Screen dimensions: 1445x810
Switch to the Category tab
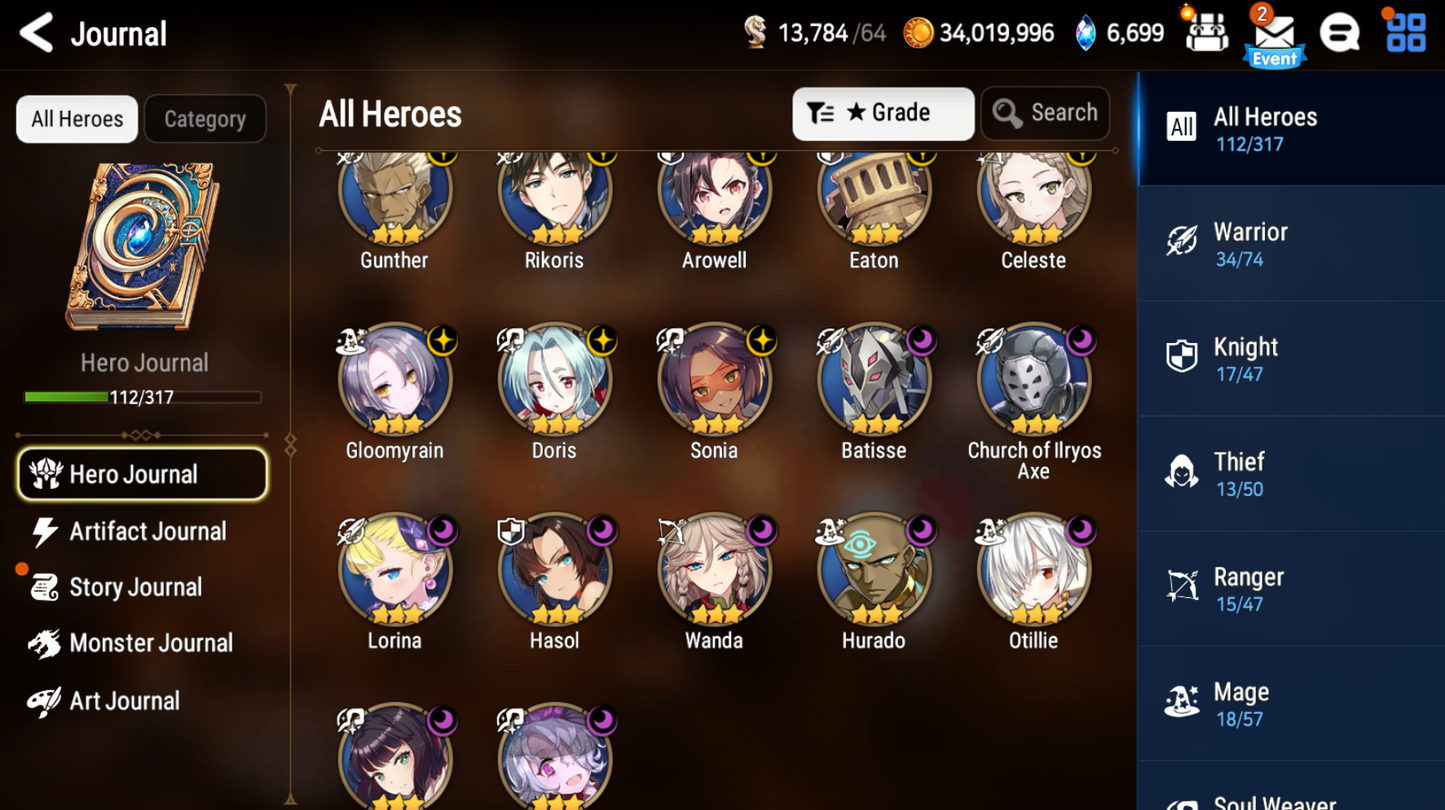coord(204,118)
